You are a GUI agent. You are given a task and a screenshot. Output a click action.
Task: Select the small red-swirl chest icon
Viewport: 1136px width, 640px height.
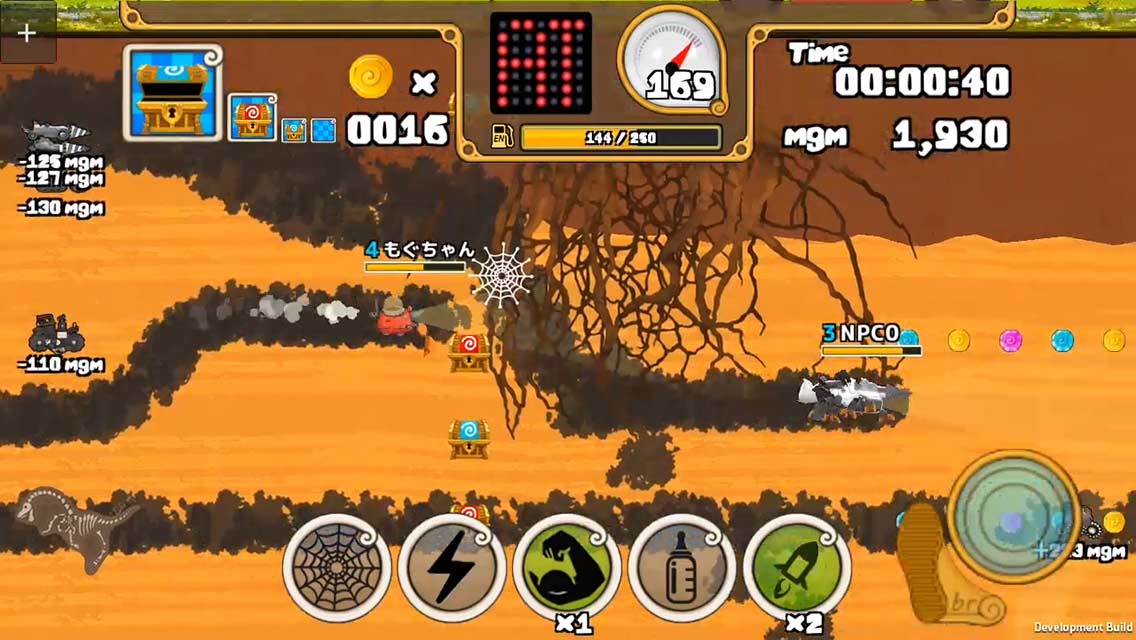tap(252, 118)
